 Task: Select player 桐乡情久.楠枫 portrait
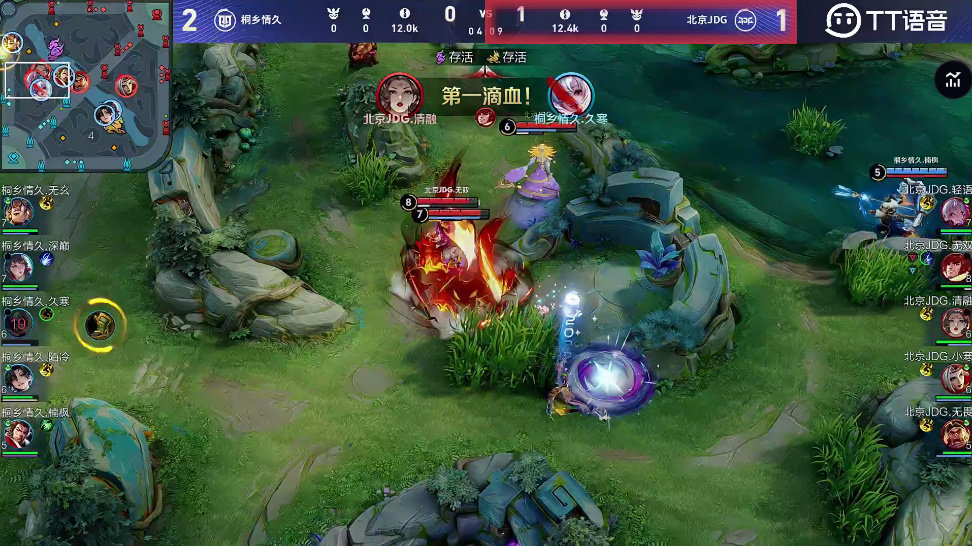pyautogui.click(x=19, y=433)
